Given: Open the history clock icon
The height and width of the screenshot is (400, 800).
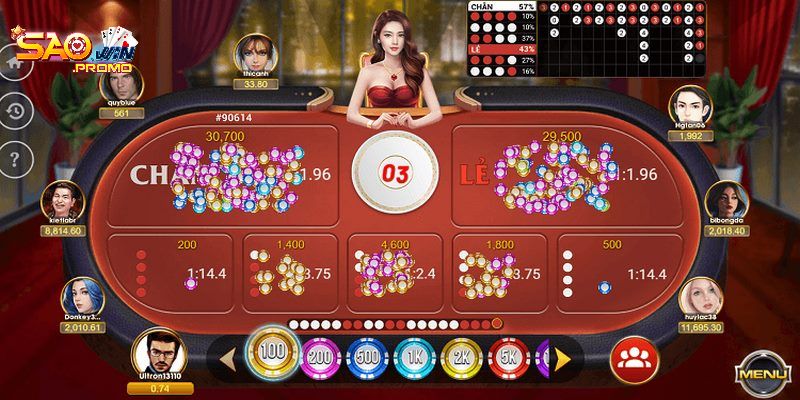Looking at the screenshot, I should pyautogui.click(x=14, y=110).
